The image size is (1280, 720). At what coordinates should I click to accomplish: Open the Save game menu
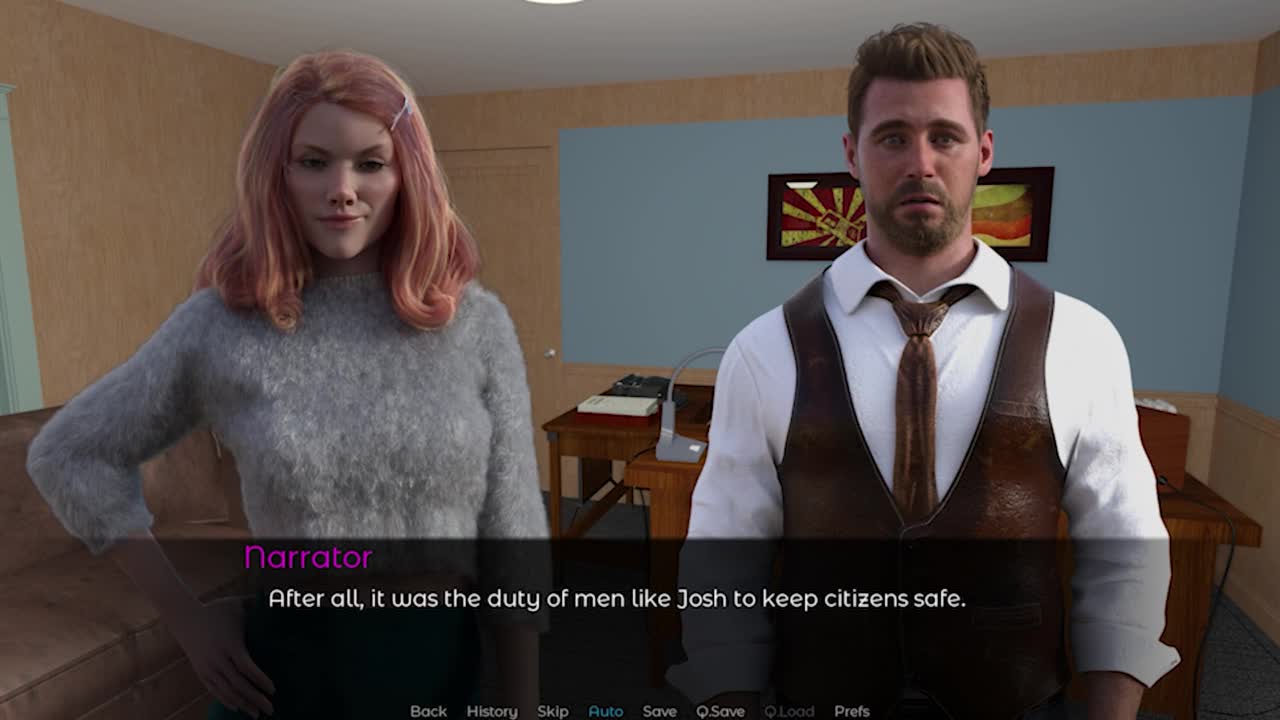[x=659, y=711]
